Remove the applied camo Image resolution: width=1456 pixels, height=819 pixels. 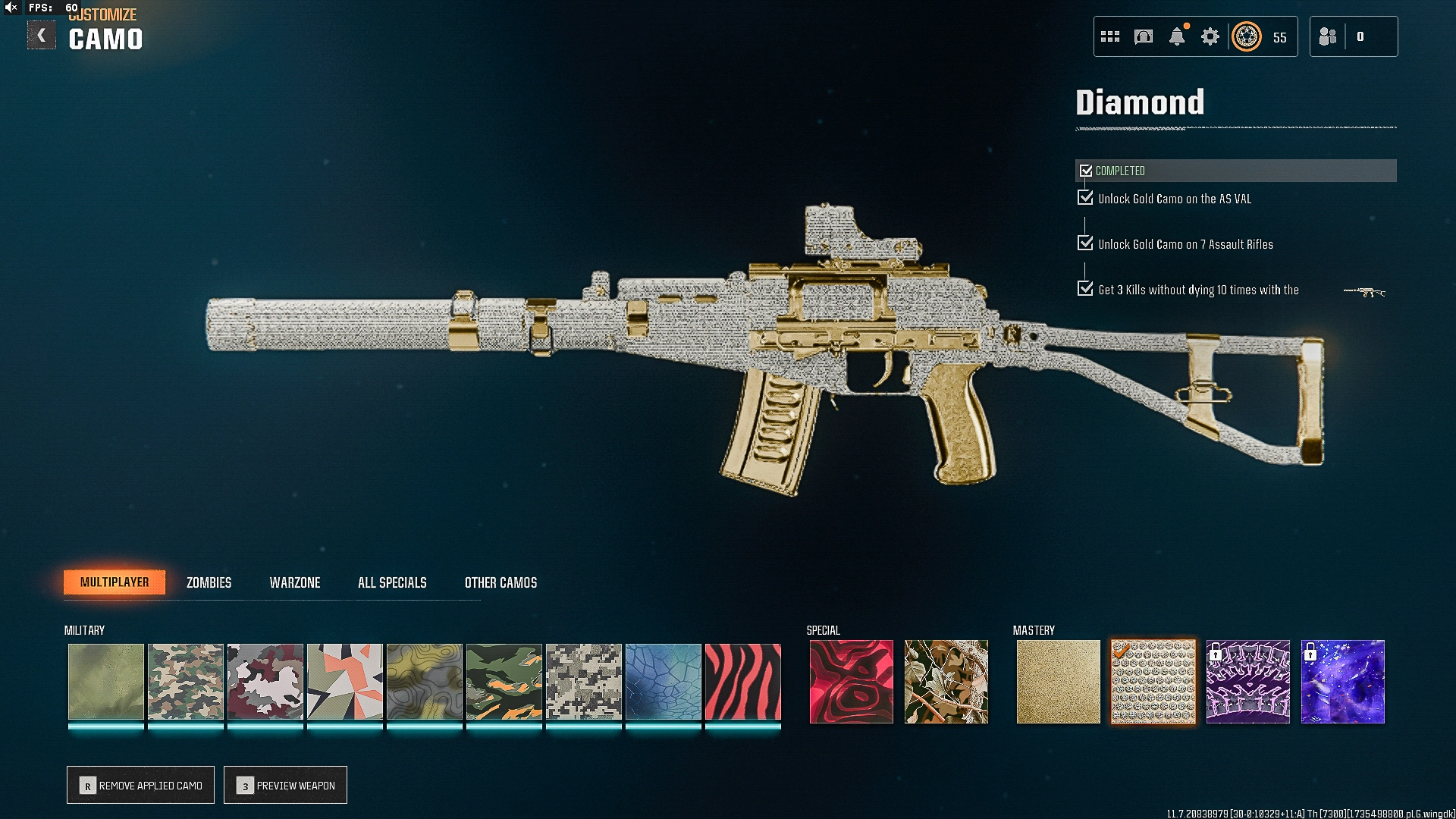[x=141, y=785]
